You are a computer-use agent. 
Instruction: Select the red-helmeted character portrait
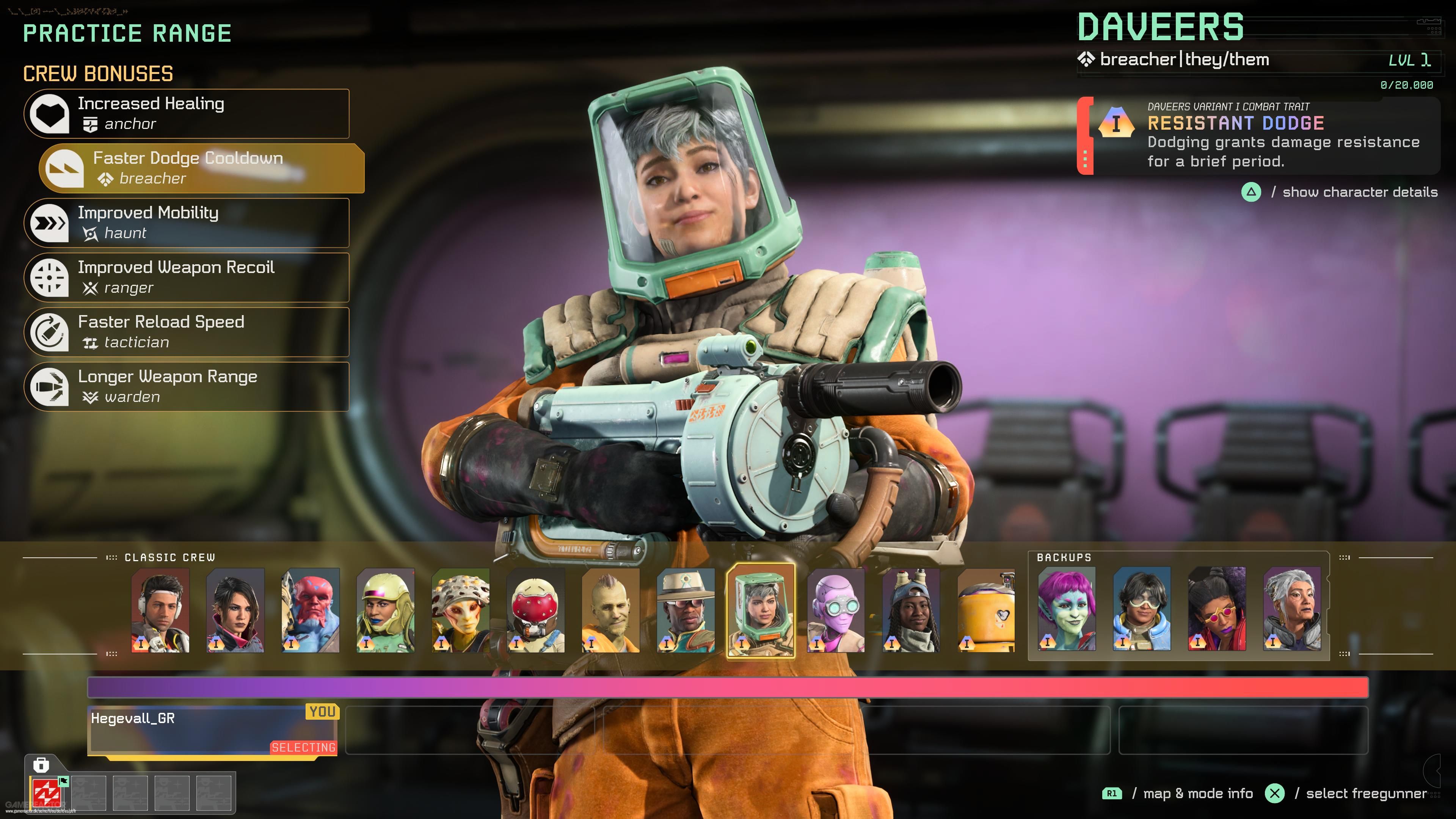pos(536,610)
